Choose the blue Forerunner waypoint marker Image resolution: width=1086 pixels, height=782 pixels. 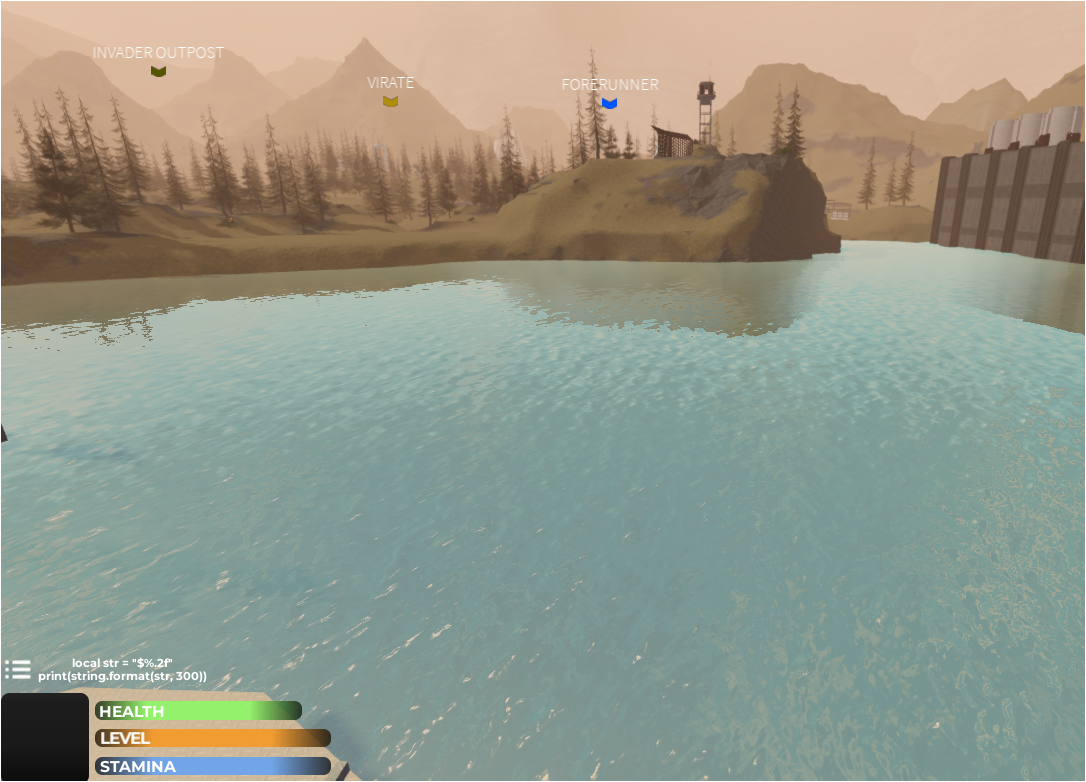pos(609,103)
